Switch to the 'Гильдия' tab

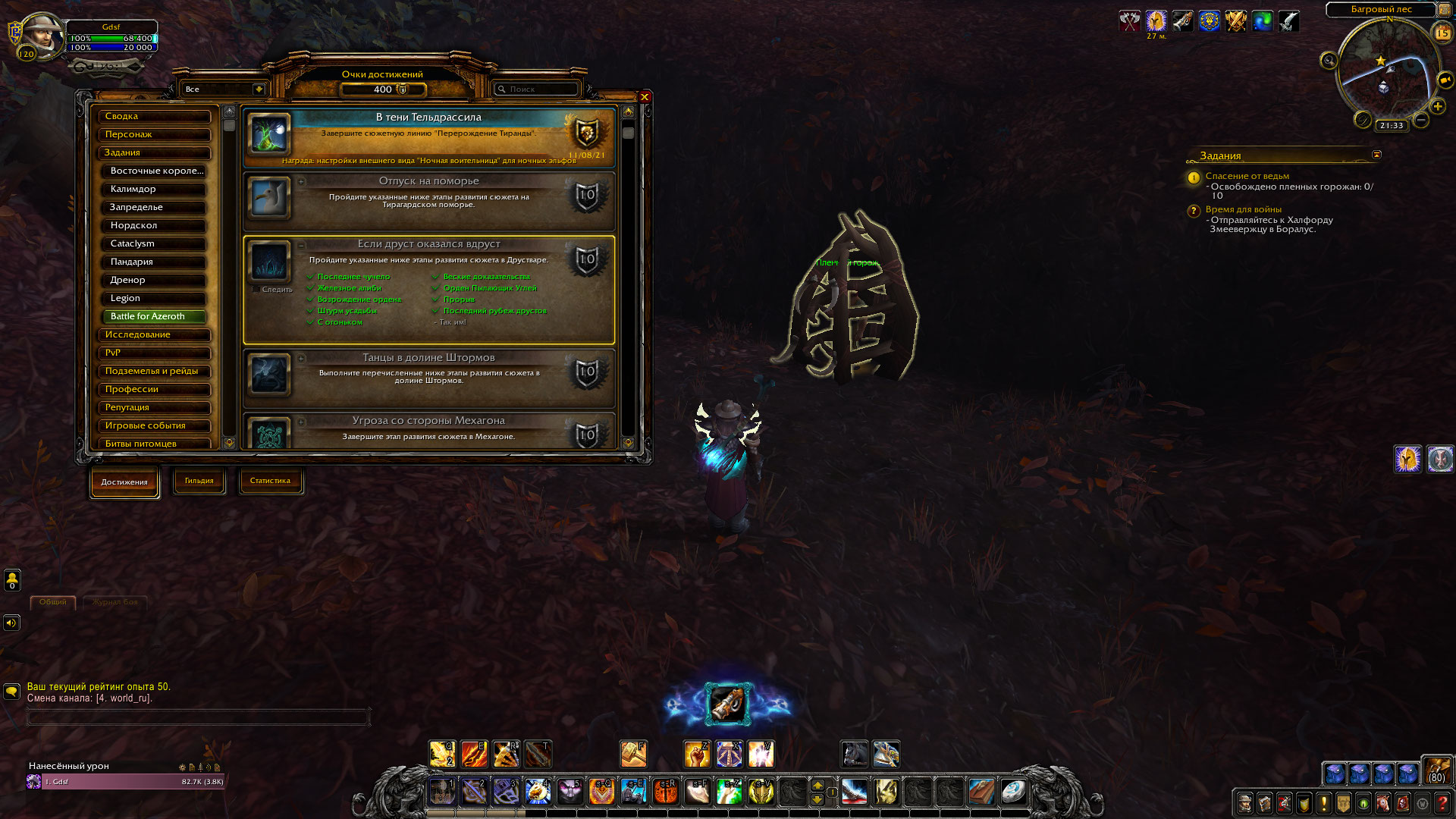pyautogui.click(x=199, y=481)
